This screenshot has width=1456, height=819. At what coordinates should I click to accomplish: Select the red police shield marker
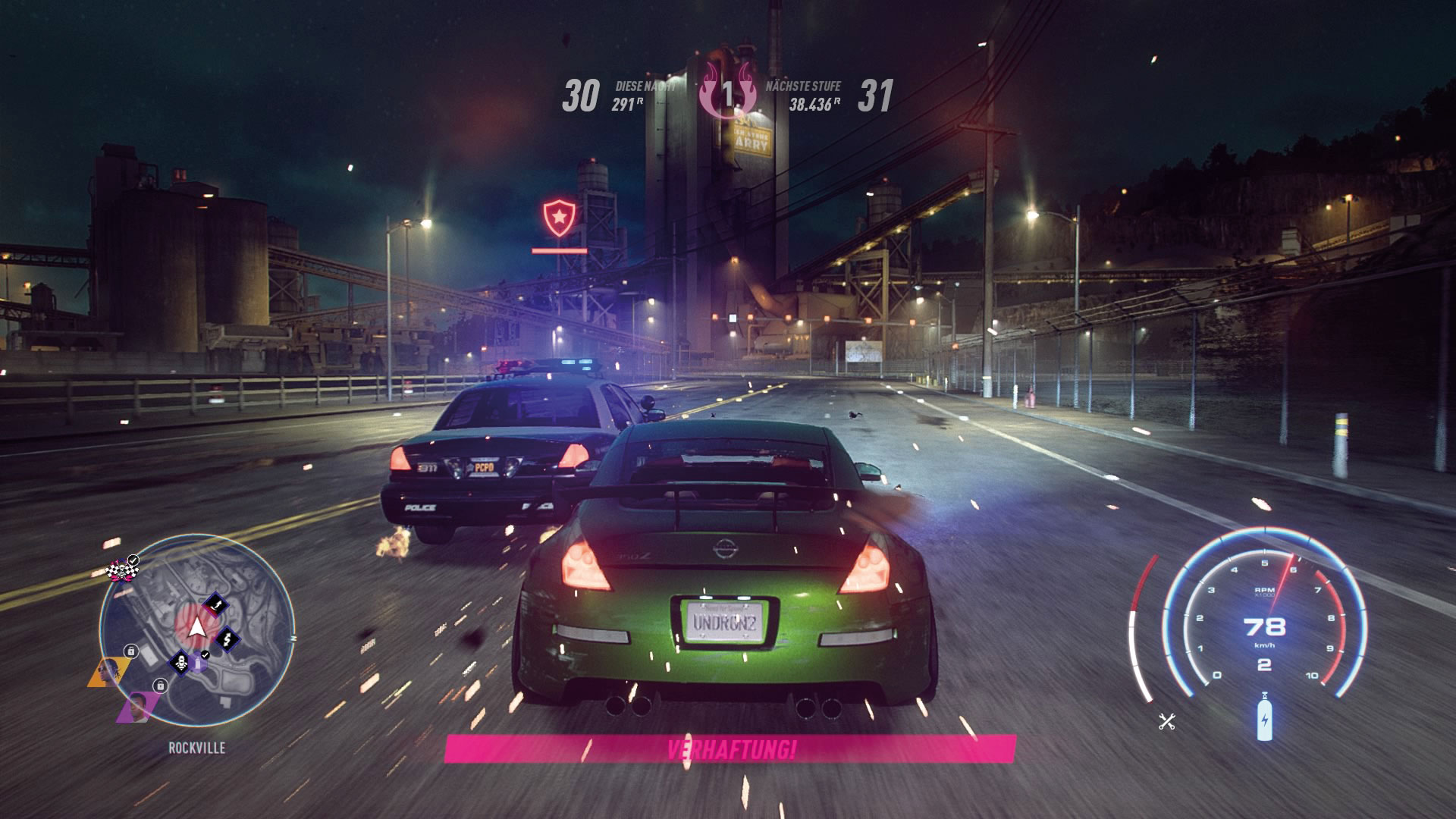pyautogui.click(x=559, y=218)
